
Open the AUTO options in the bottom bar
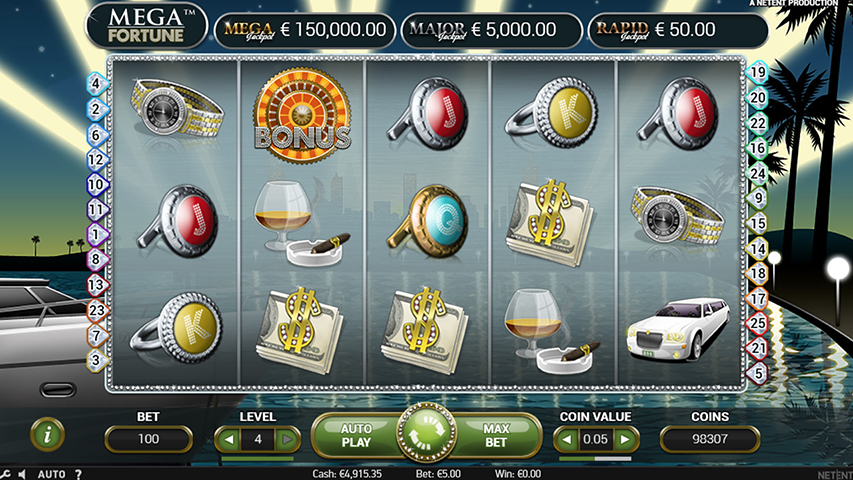(51, 474)
